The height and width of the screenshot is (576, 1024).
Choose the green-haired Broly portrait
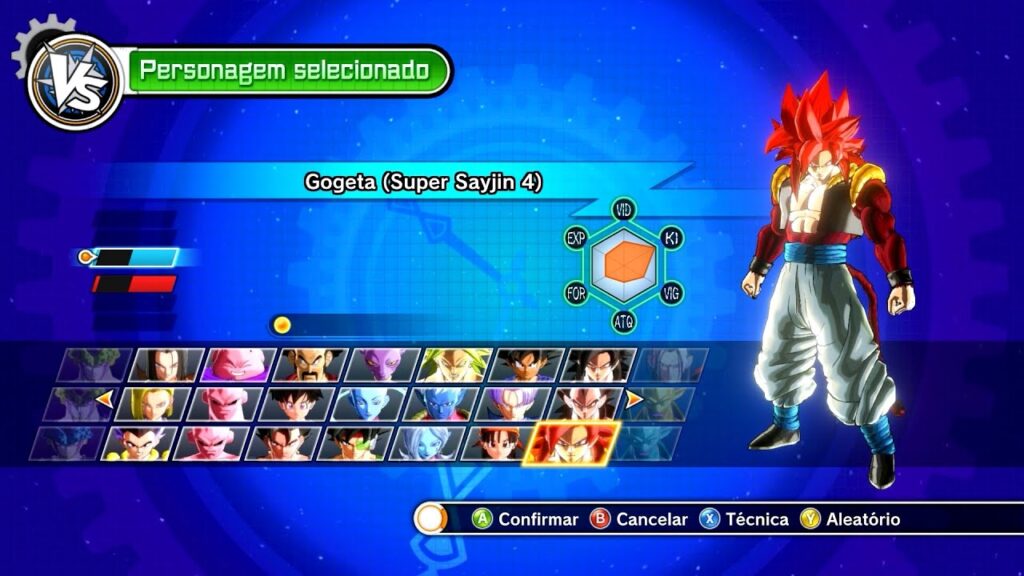click(x=456, y=365)
